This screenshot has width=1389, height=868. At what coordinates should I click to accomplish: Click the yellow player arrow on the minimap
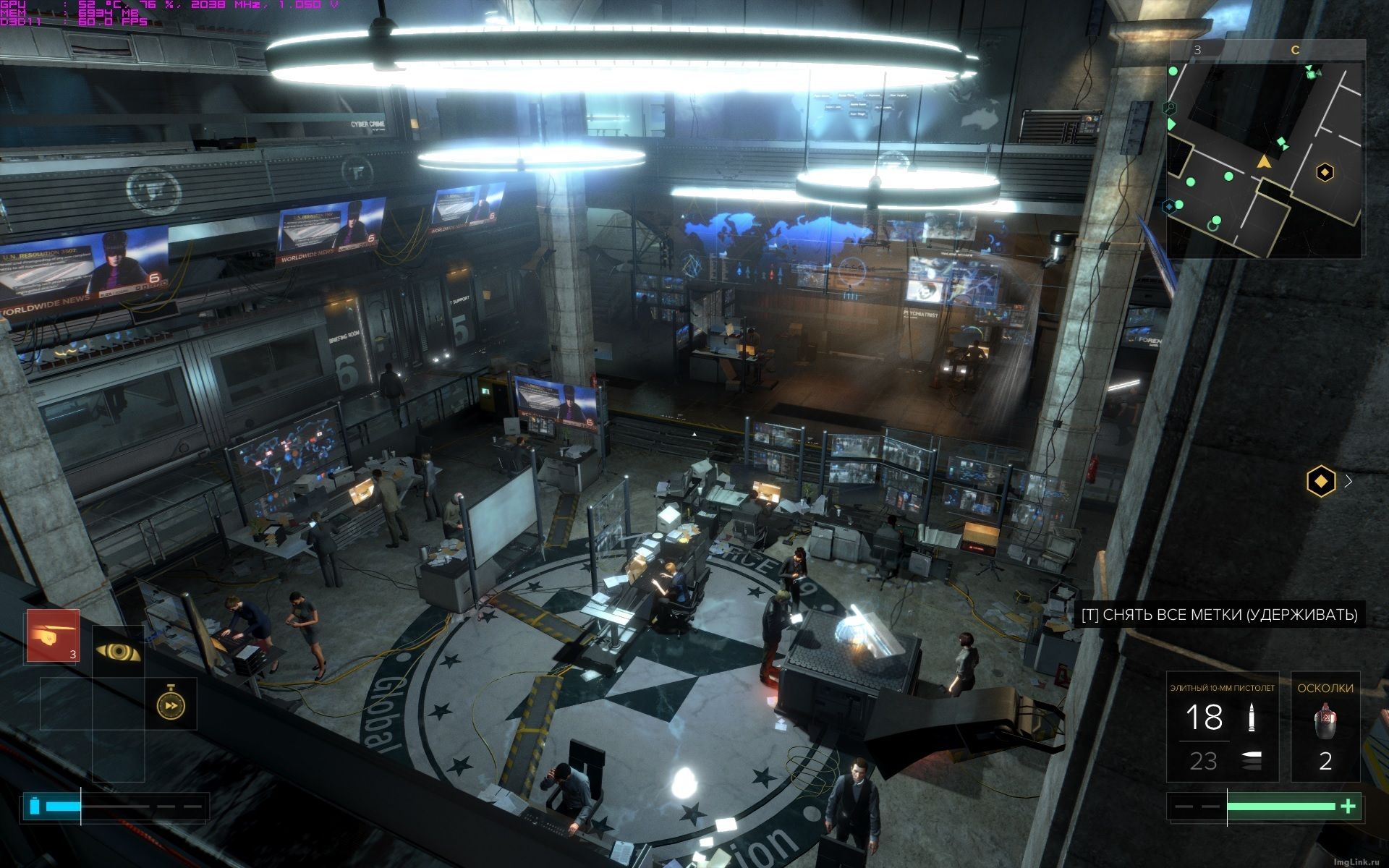pos(1264,161)
